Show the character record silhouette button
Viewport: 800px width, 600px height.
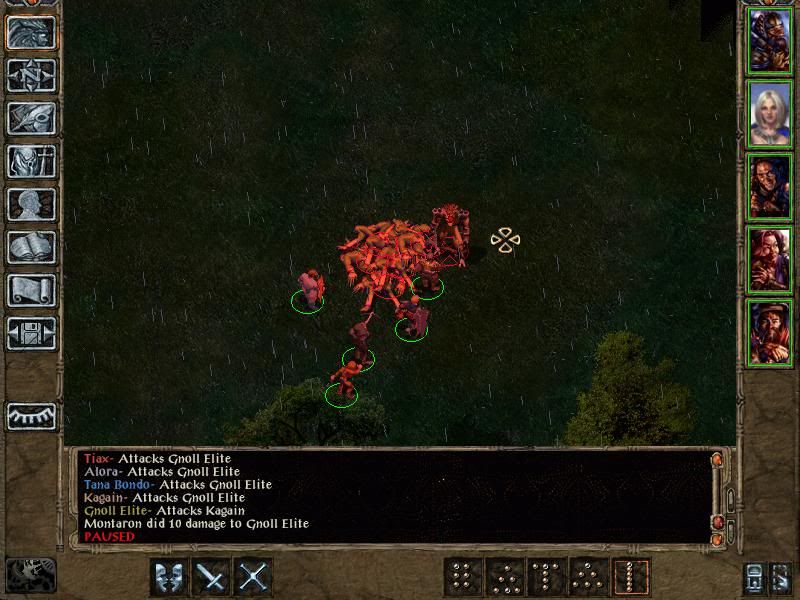(x=31, y=204)
